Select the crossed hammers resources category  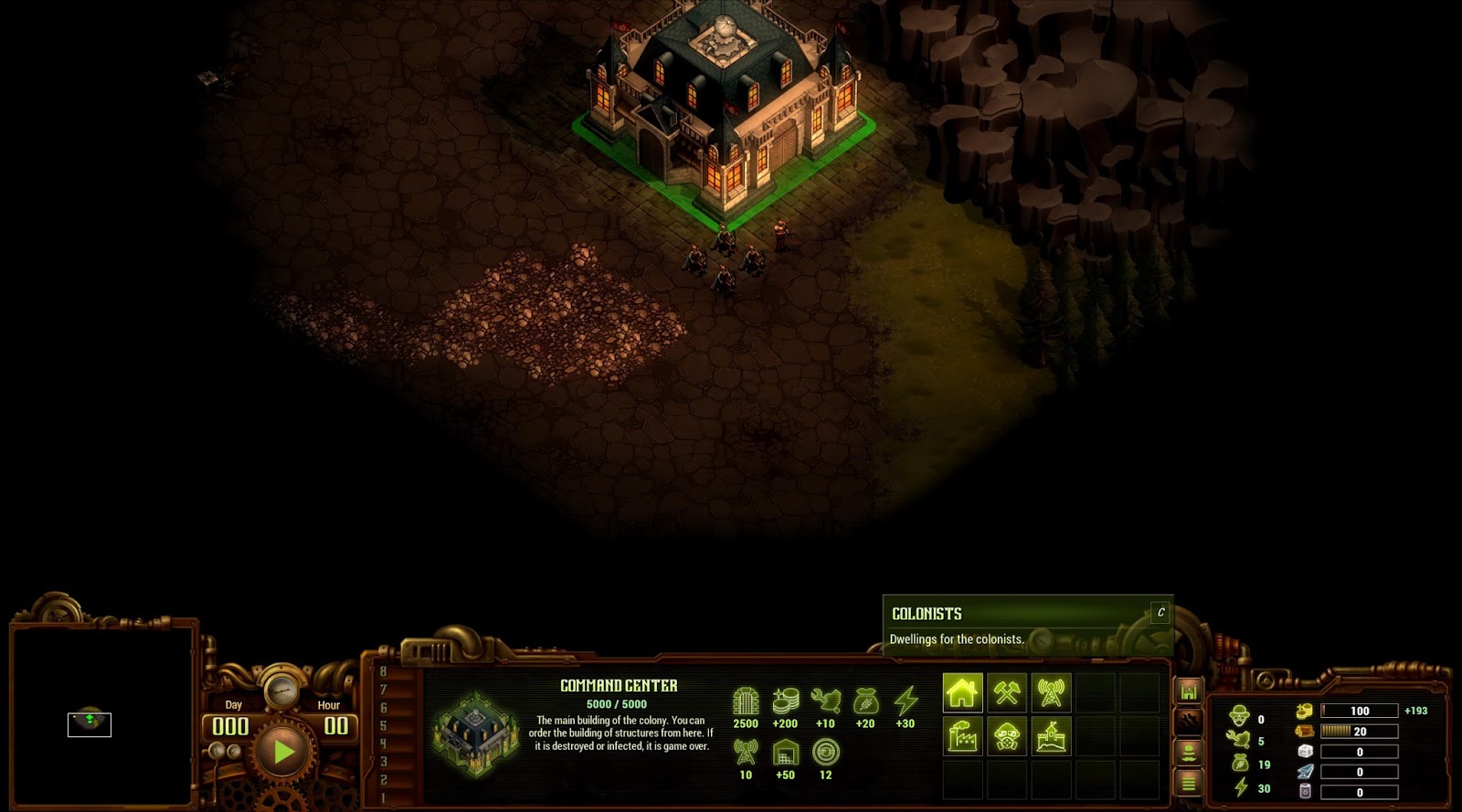(1007, 693)
